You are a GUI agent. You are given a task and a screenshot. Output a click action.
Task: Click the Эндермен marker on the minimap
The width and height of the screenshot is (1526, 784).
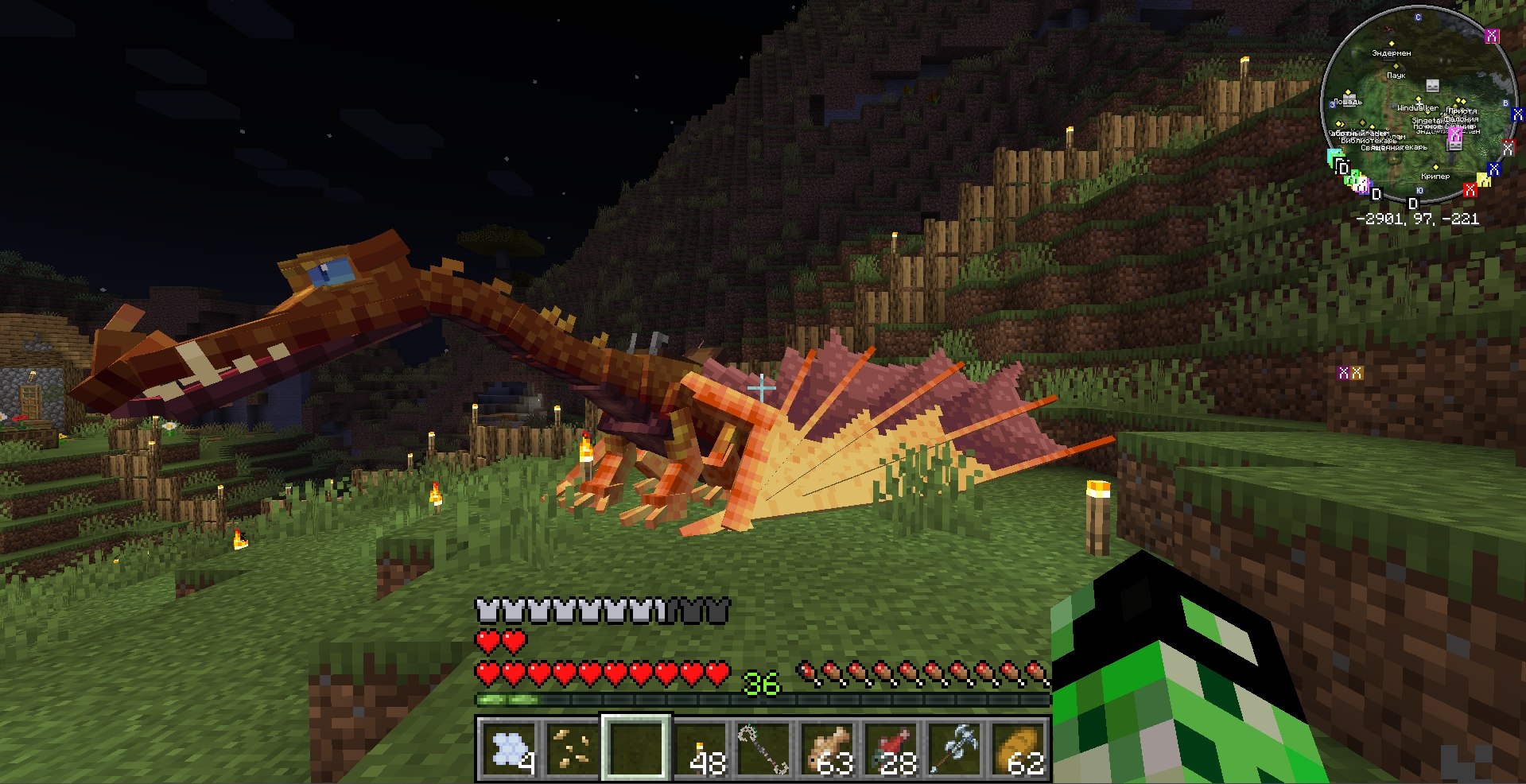(1392, 53)
